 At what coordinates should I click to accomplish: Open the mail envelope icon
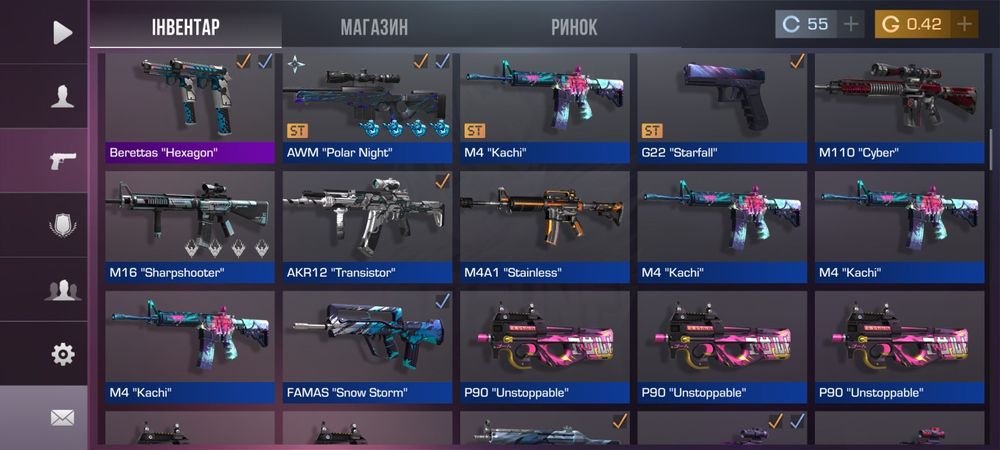tap(62, 417)
